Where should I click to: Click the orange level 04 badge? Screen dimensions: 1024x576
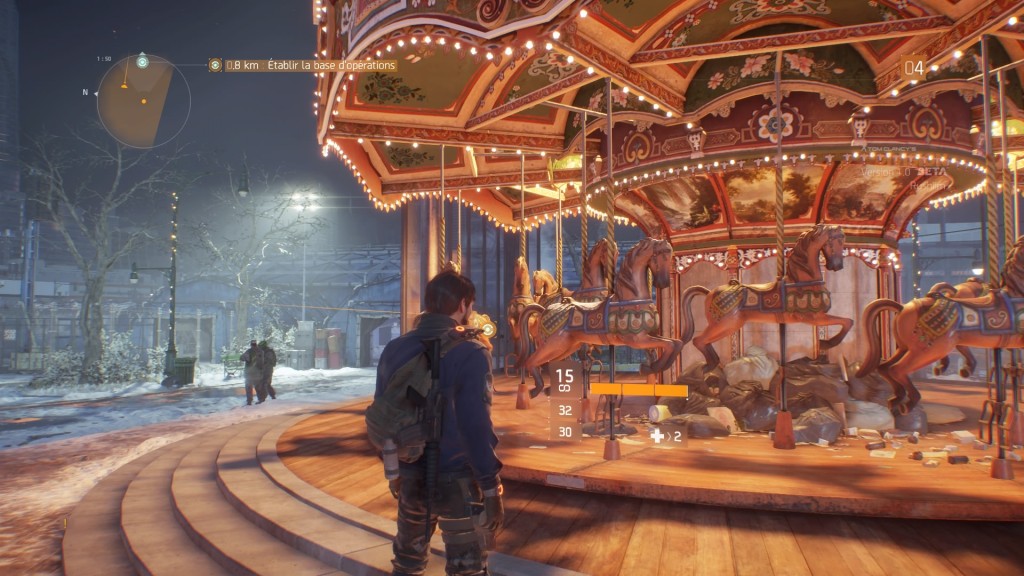point(914,68)
